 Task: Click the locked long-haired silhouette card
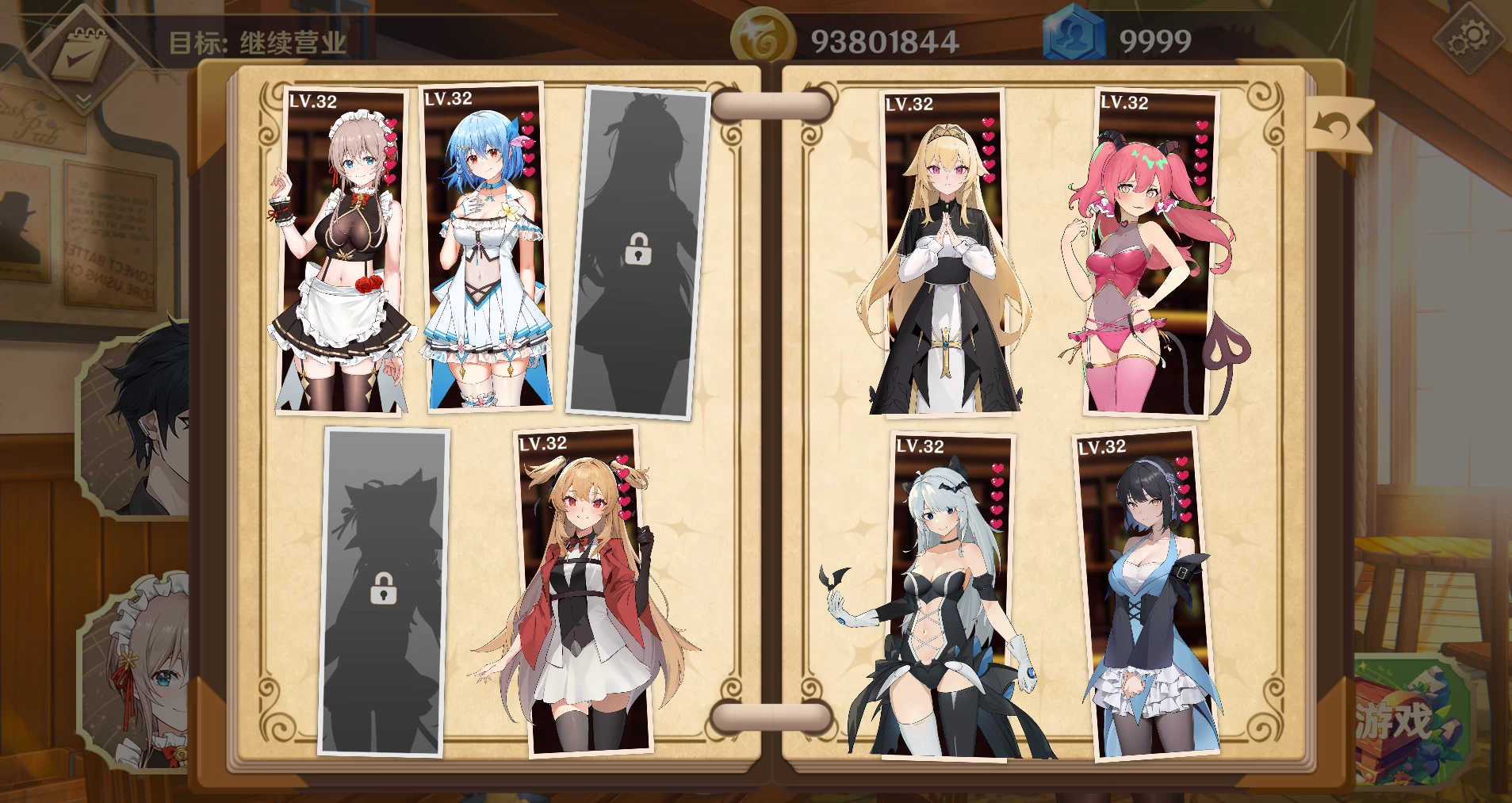click(638, 252)
